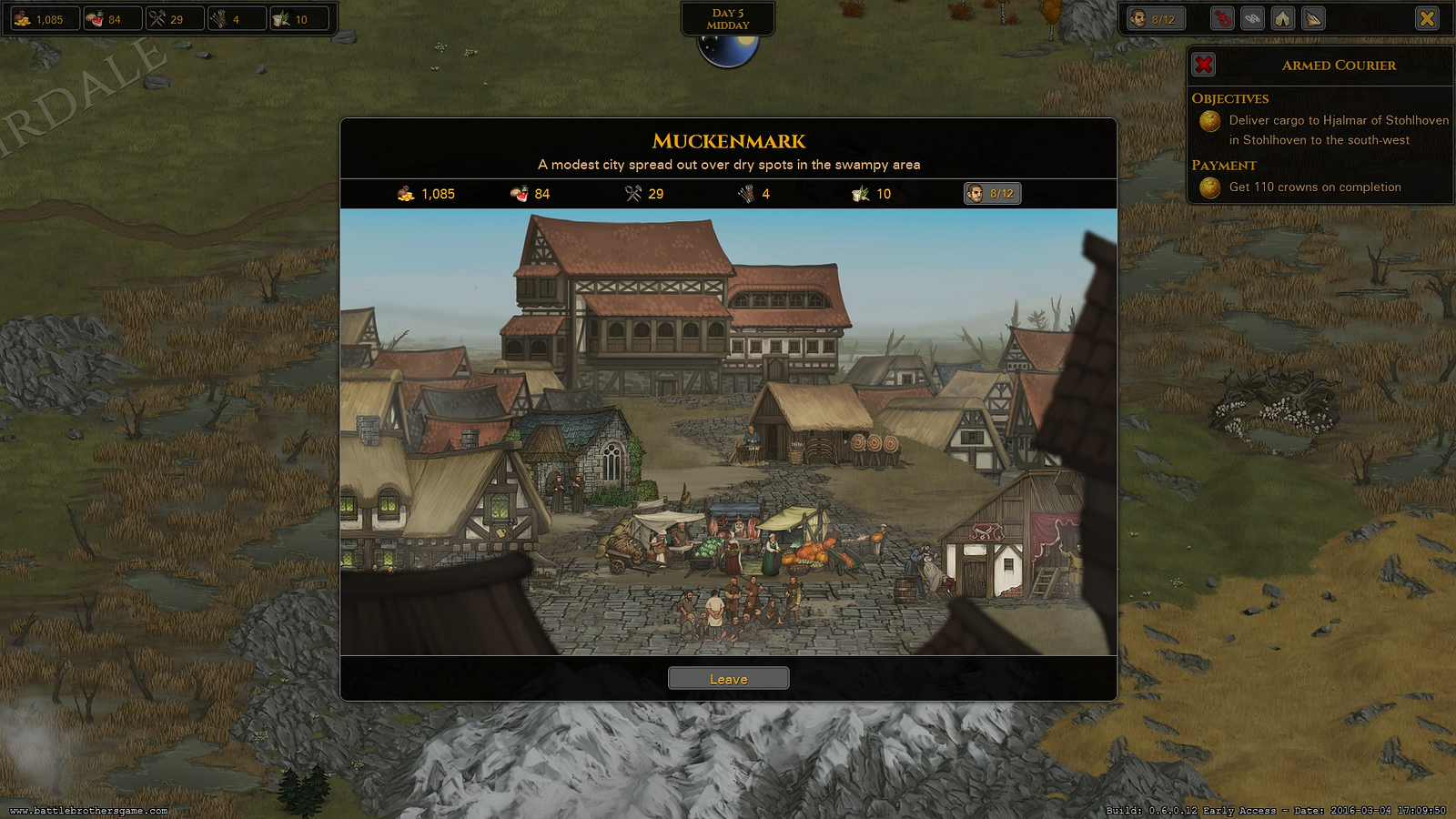Image resolution: width=1456 pixels, height=819 pixels.
Task: Open the brothers roster in the top-right toolbar
Action: [1155, 19]
